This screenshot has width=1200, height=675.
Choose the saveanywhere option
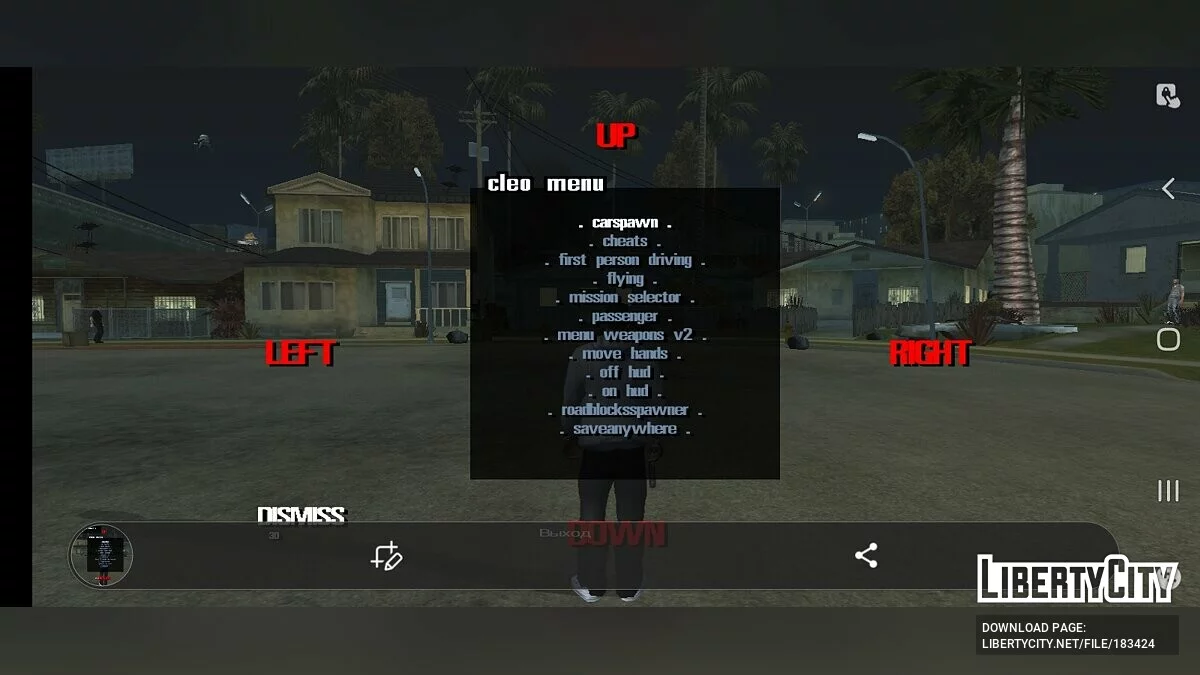tap(624, 429)
